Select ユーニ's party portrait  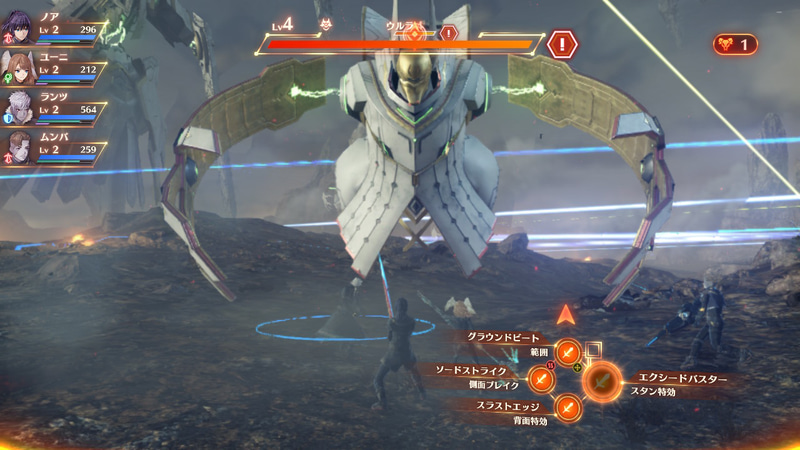(20, 67)
